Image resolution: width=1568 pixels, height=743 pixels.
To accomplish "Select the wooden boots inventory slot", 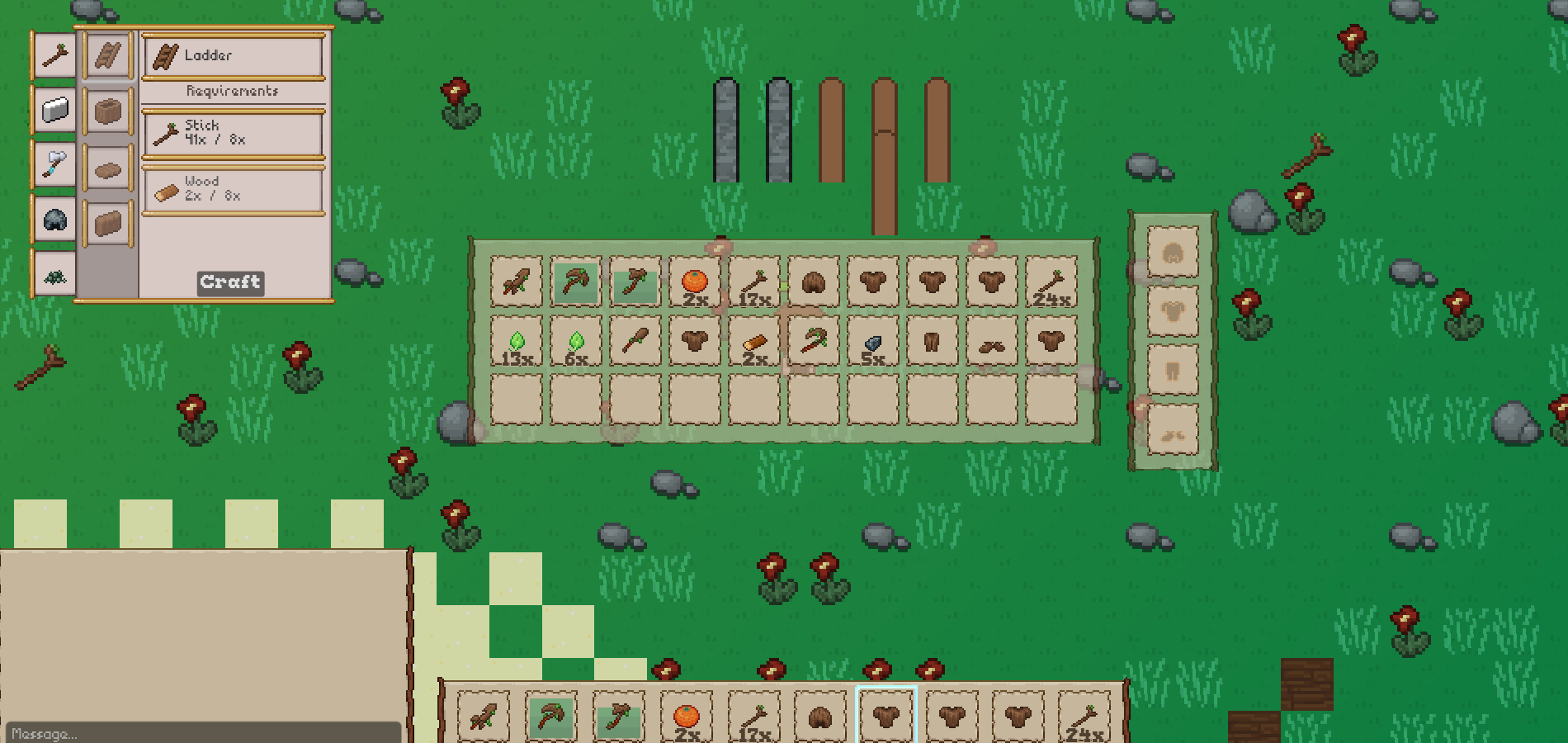I will [x=992, y=342].
